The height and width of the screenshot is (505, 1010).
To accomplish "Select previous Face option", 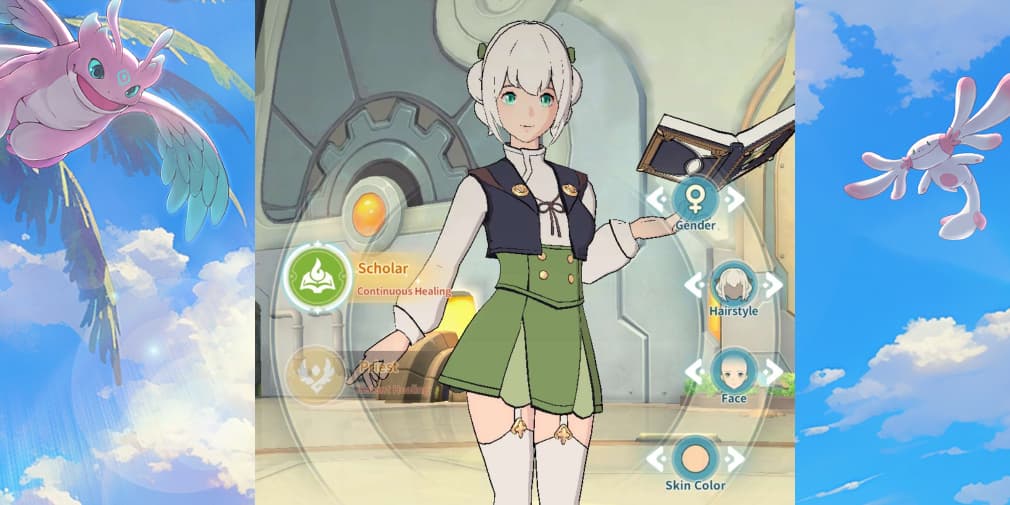I will click(x=696, y=373).
